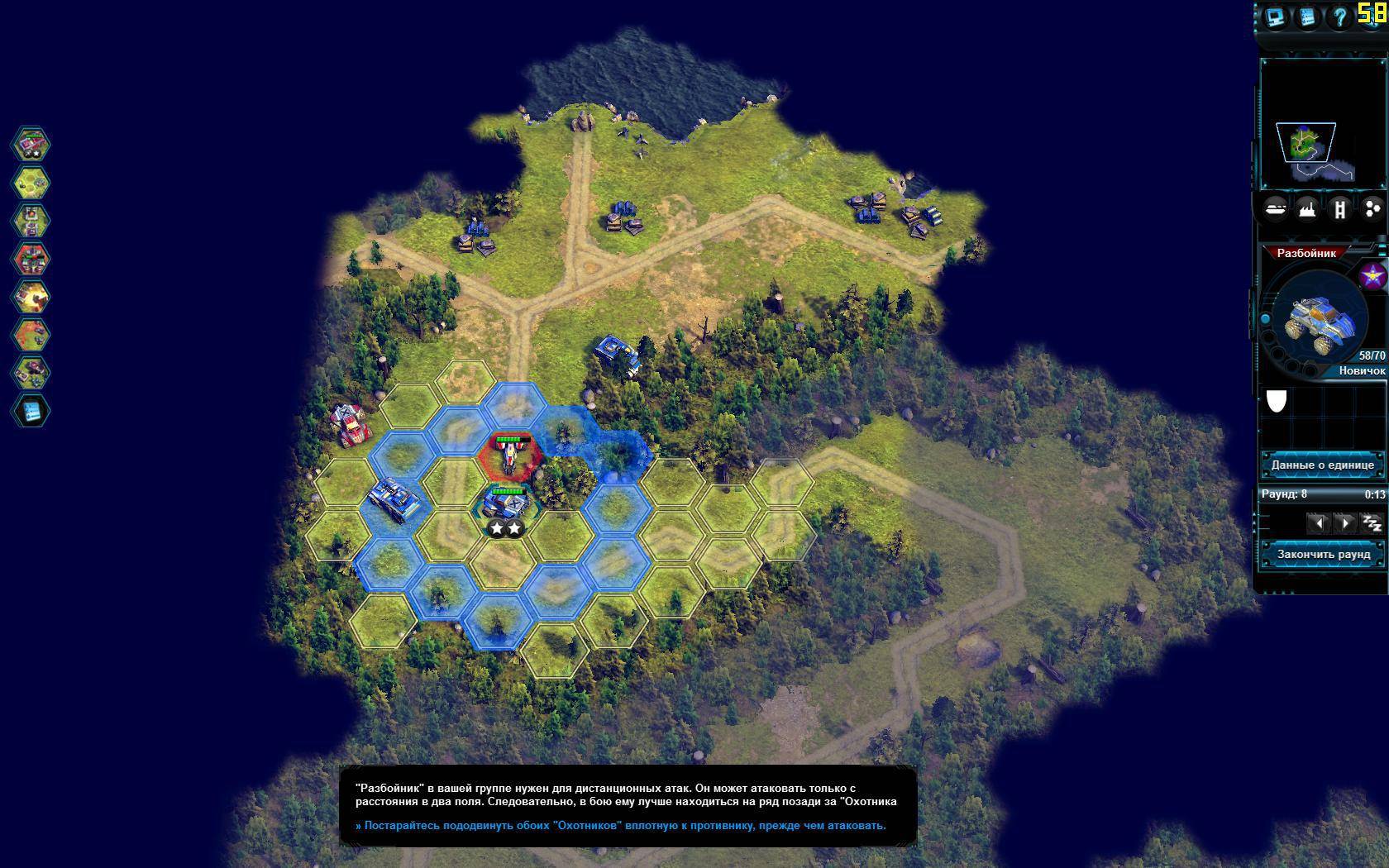The width and height of the screenshot is (1389, 868).
Task: Select the two-star Hunter unit on the hex
Action: point(505,503)
